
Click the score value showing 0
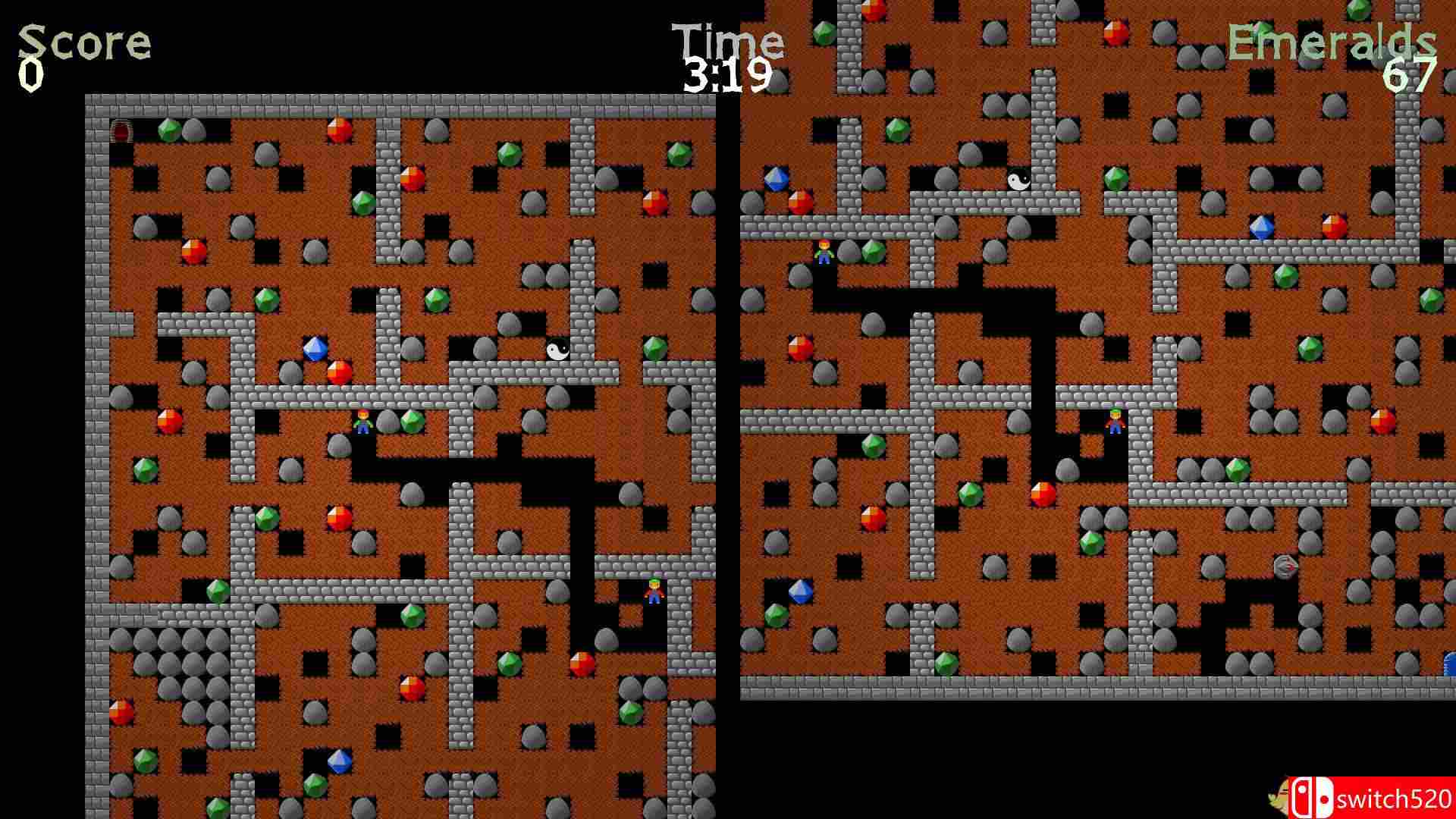(x=30, y=74)
